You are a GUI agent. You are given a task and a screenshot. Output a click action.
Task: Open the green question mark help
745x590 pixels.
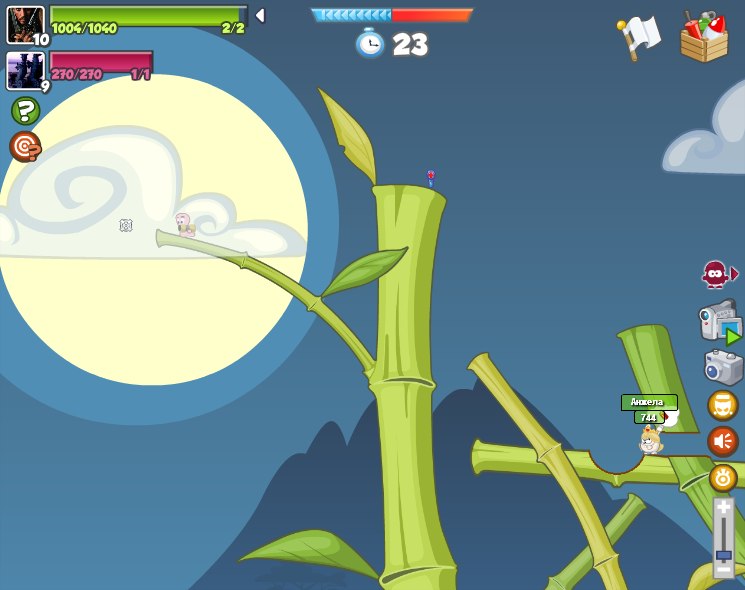(x=25, y=110)
